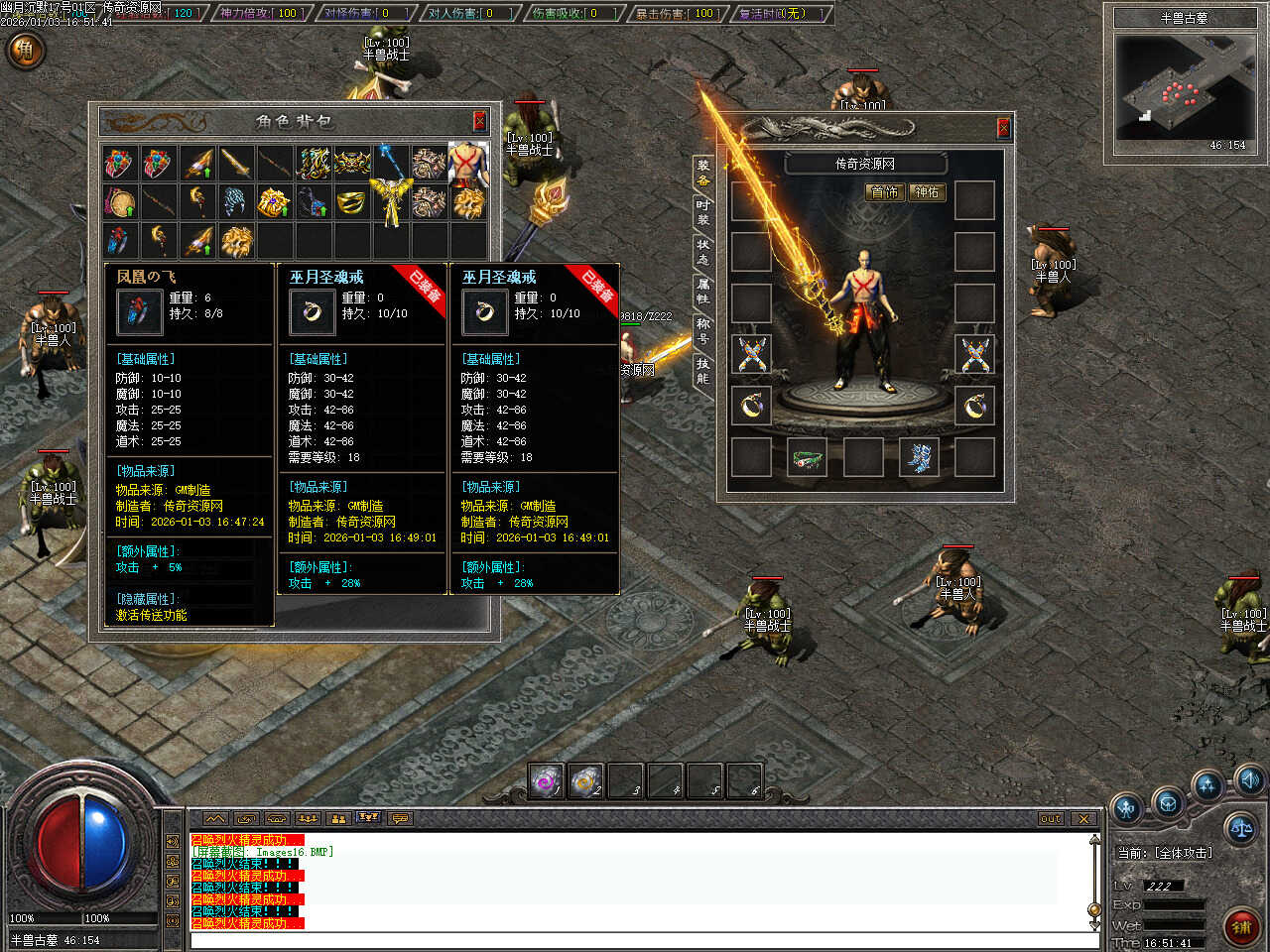The width and height of the screenshot is (1270, 952).
Task: Activate hotbar slot 1 purple swirl item
Action: [547, 781]
